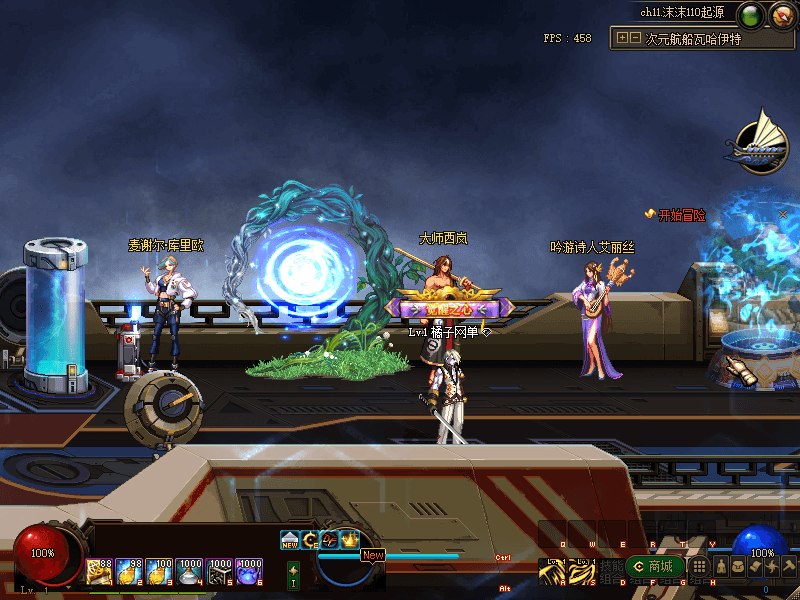Activate the skill on the S key slot
The image size is (800, 600).
(x=582, y=570)
